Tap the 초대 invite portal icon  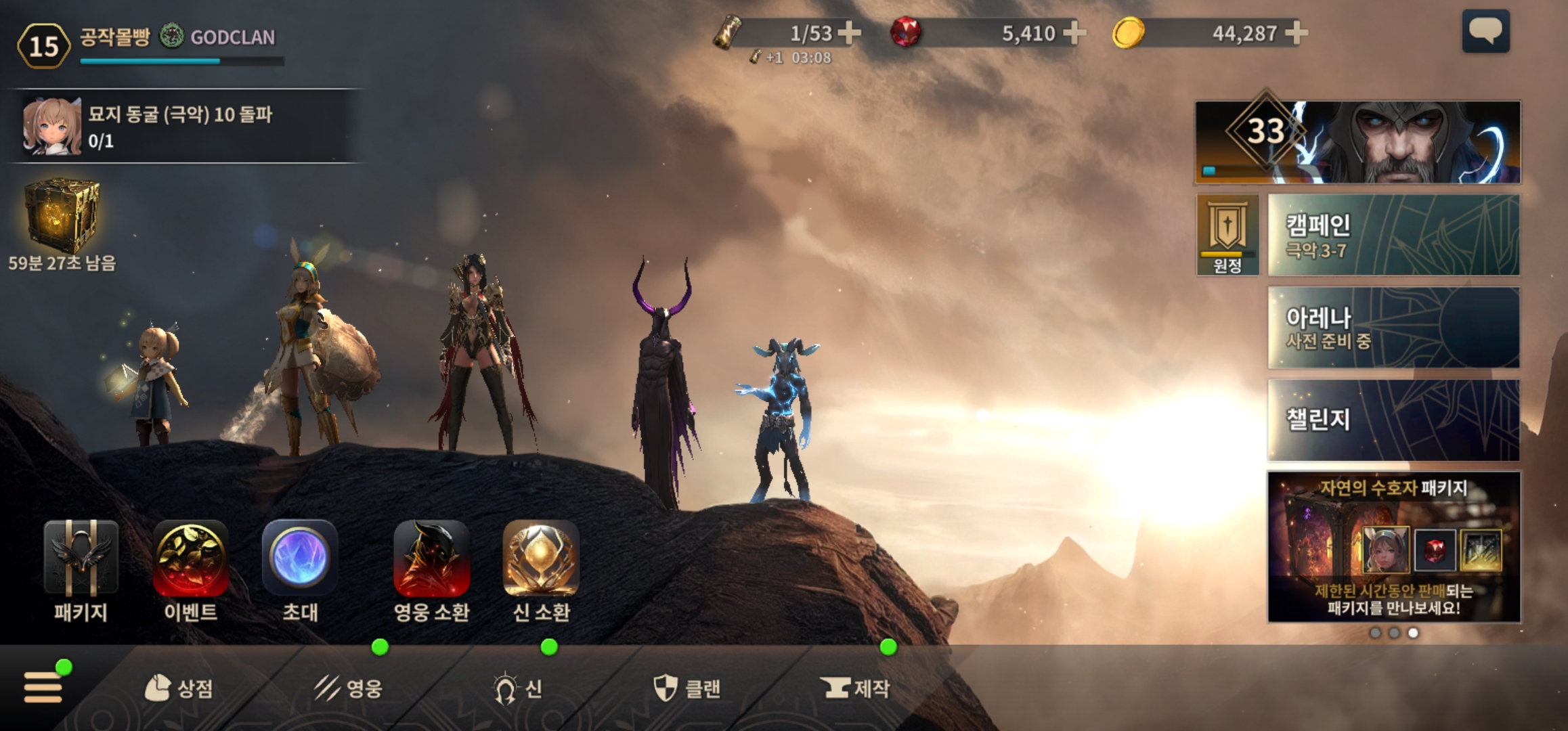click(x=300, y=570)
